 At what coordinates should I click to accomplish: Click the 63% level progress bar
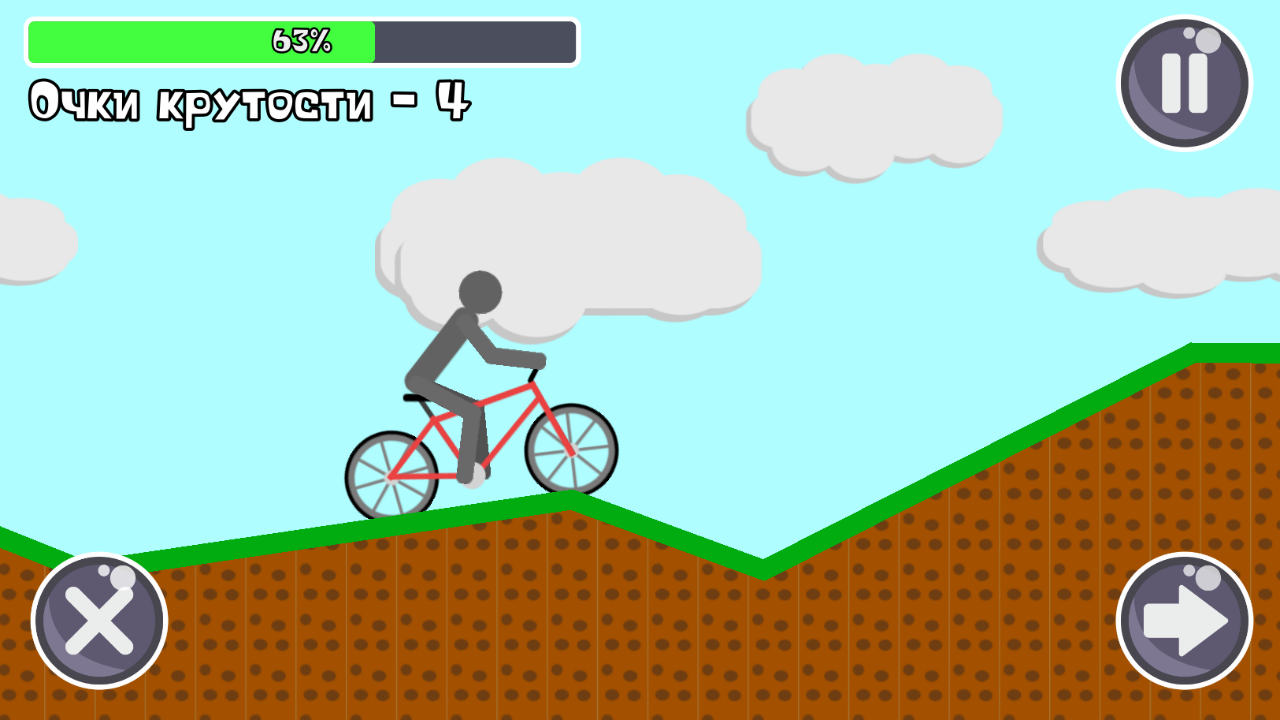[x=300, y=41]
